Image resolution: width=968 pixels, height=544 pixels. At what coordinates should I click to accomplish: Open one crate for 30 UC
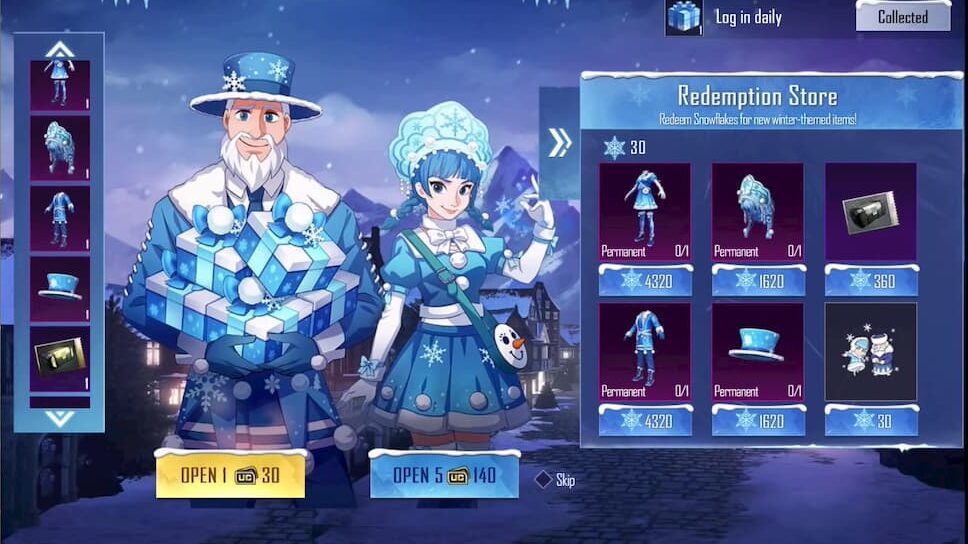pos(230,475)
